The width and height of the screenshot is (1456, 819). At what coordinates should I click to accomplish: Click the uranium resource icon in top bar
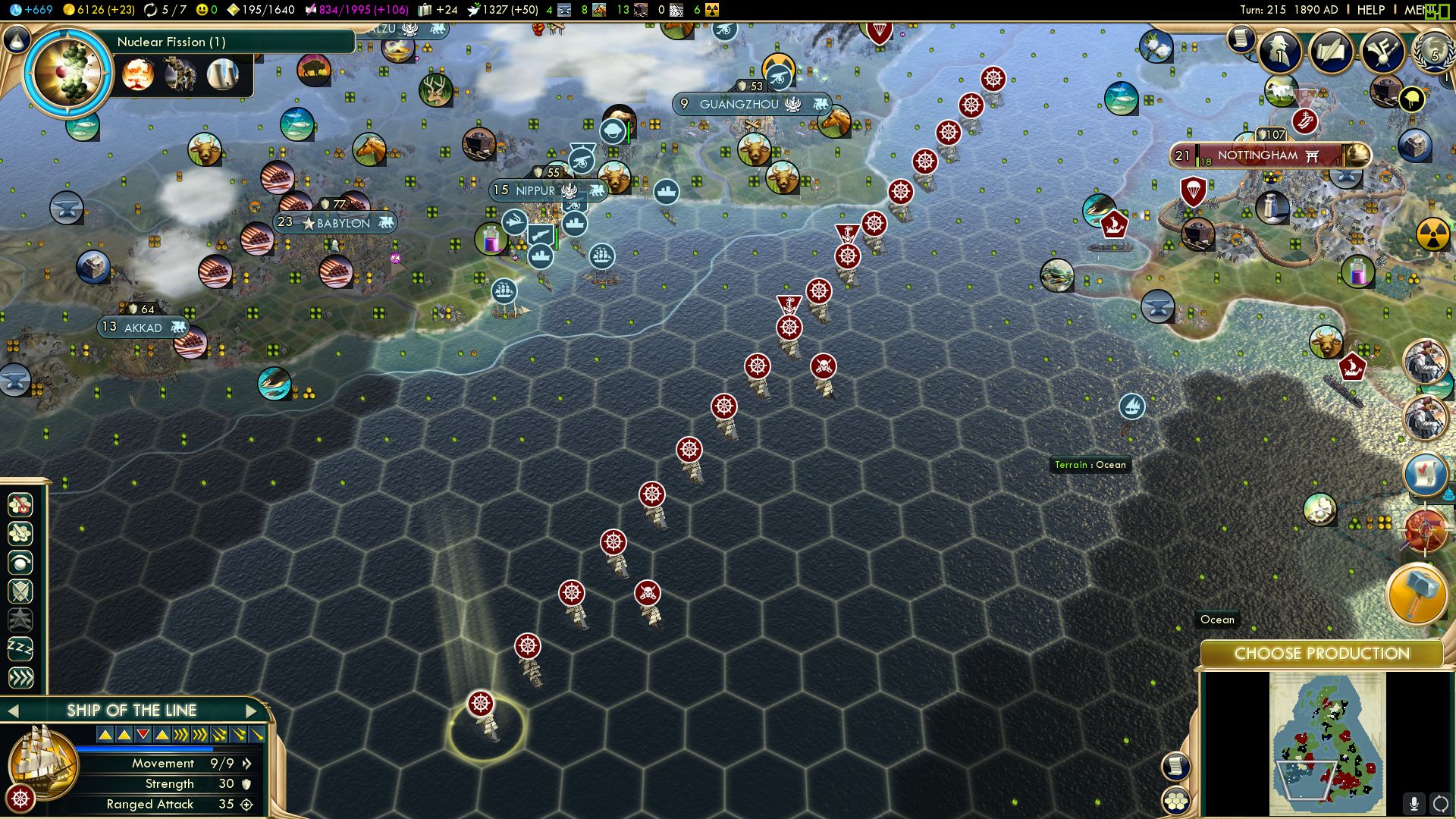(711, 10)
